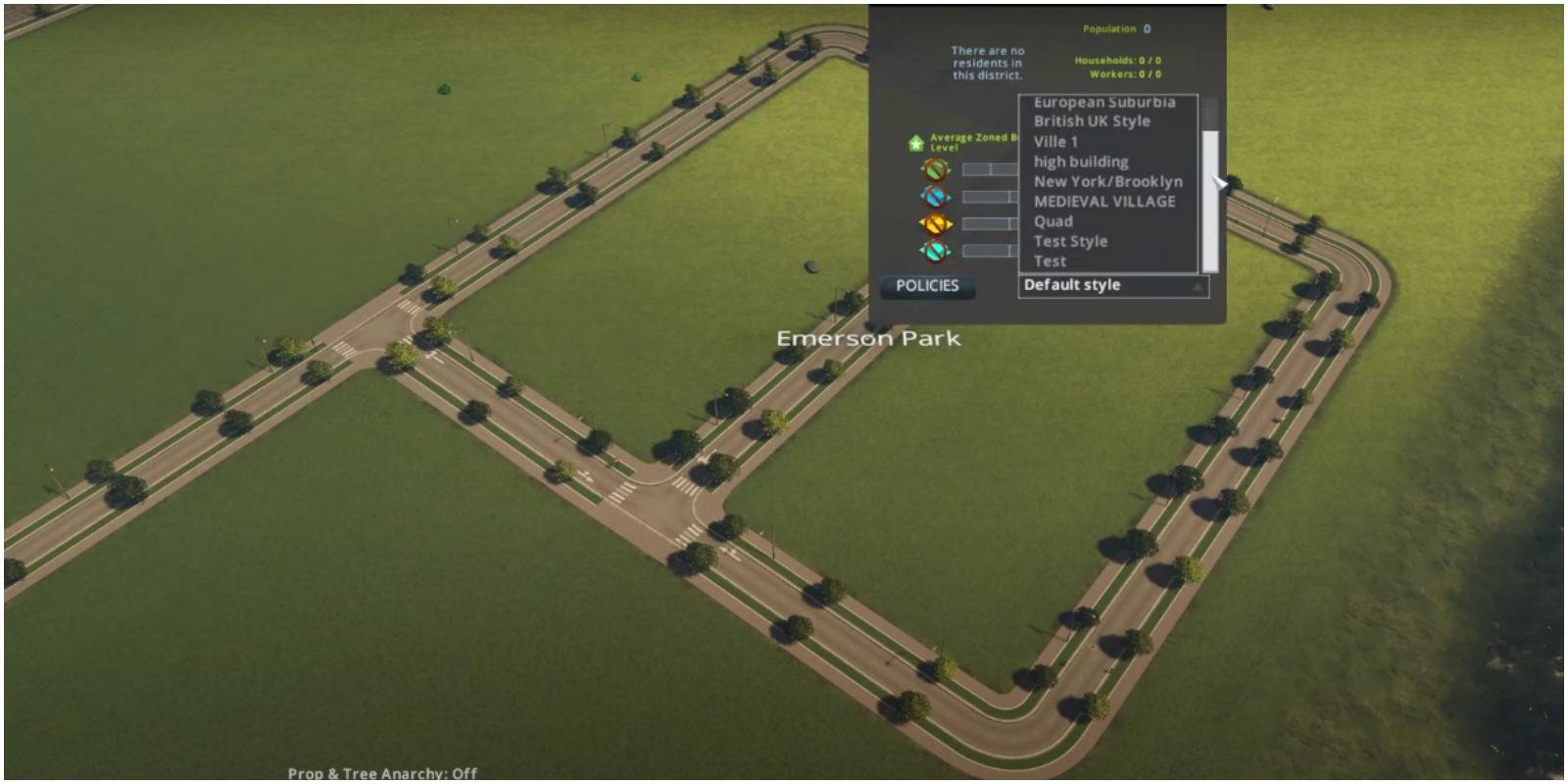Pick the high building style
The height and width of the screenshot is (784, 1568).
1078,161
